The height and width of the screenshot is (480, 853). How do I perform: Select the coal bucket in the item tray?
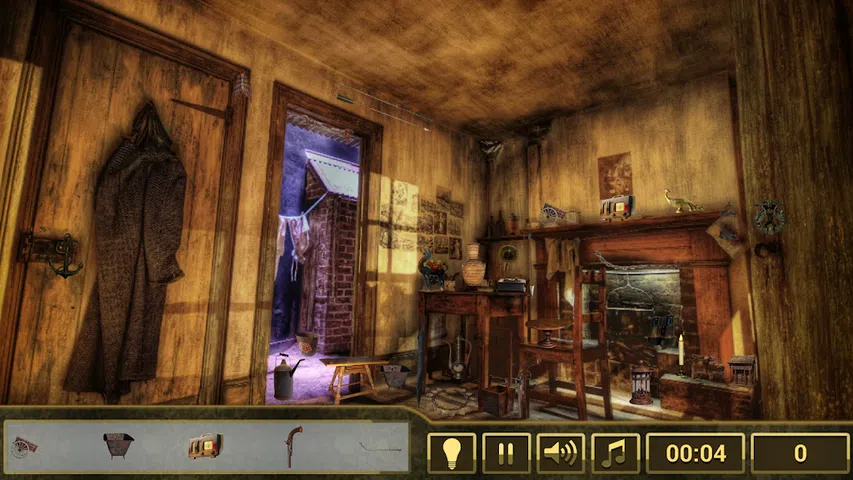click(118, 446)
